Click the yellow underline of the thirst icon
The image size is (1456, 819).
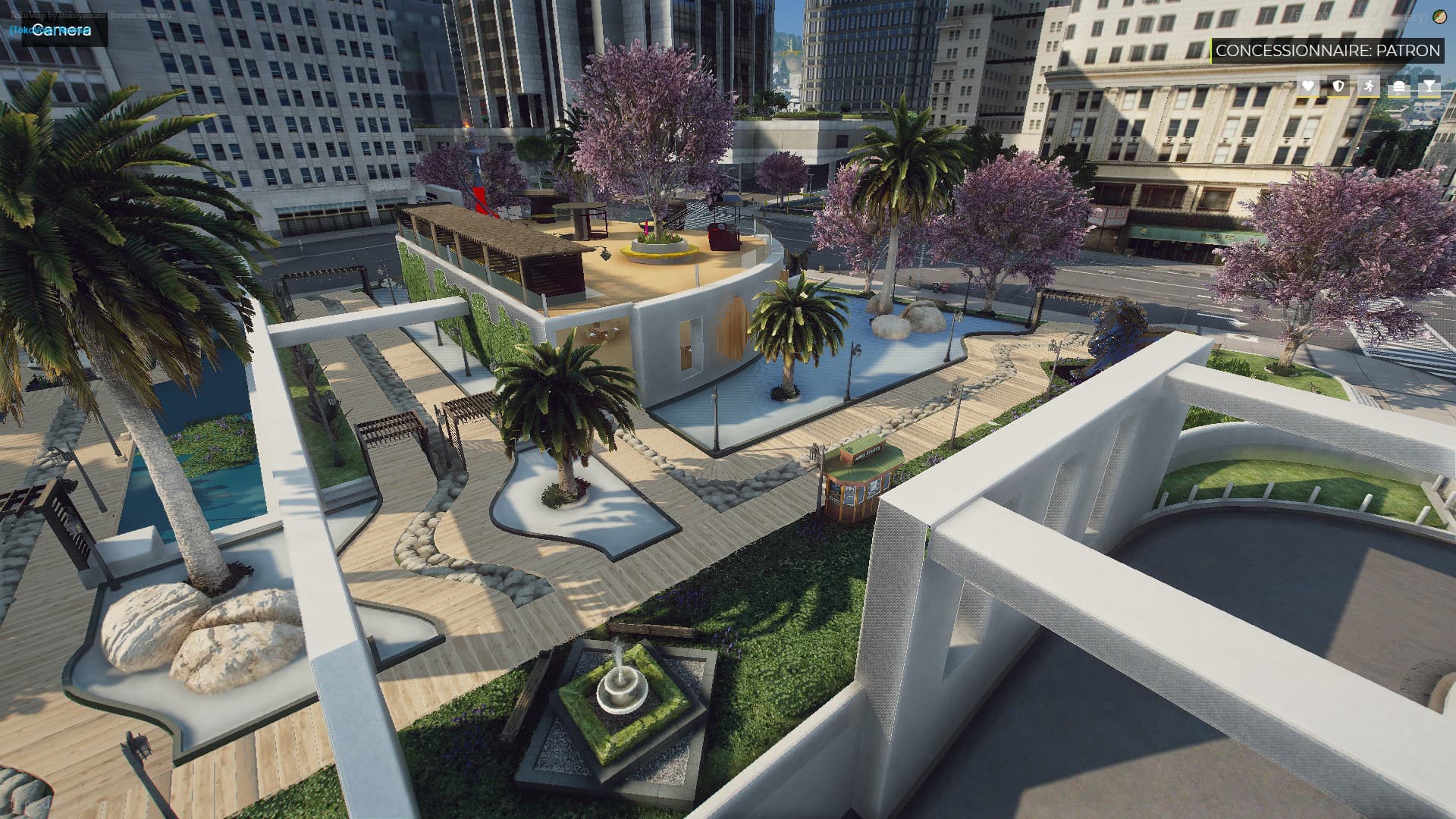point(1429,97)
